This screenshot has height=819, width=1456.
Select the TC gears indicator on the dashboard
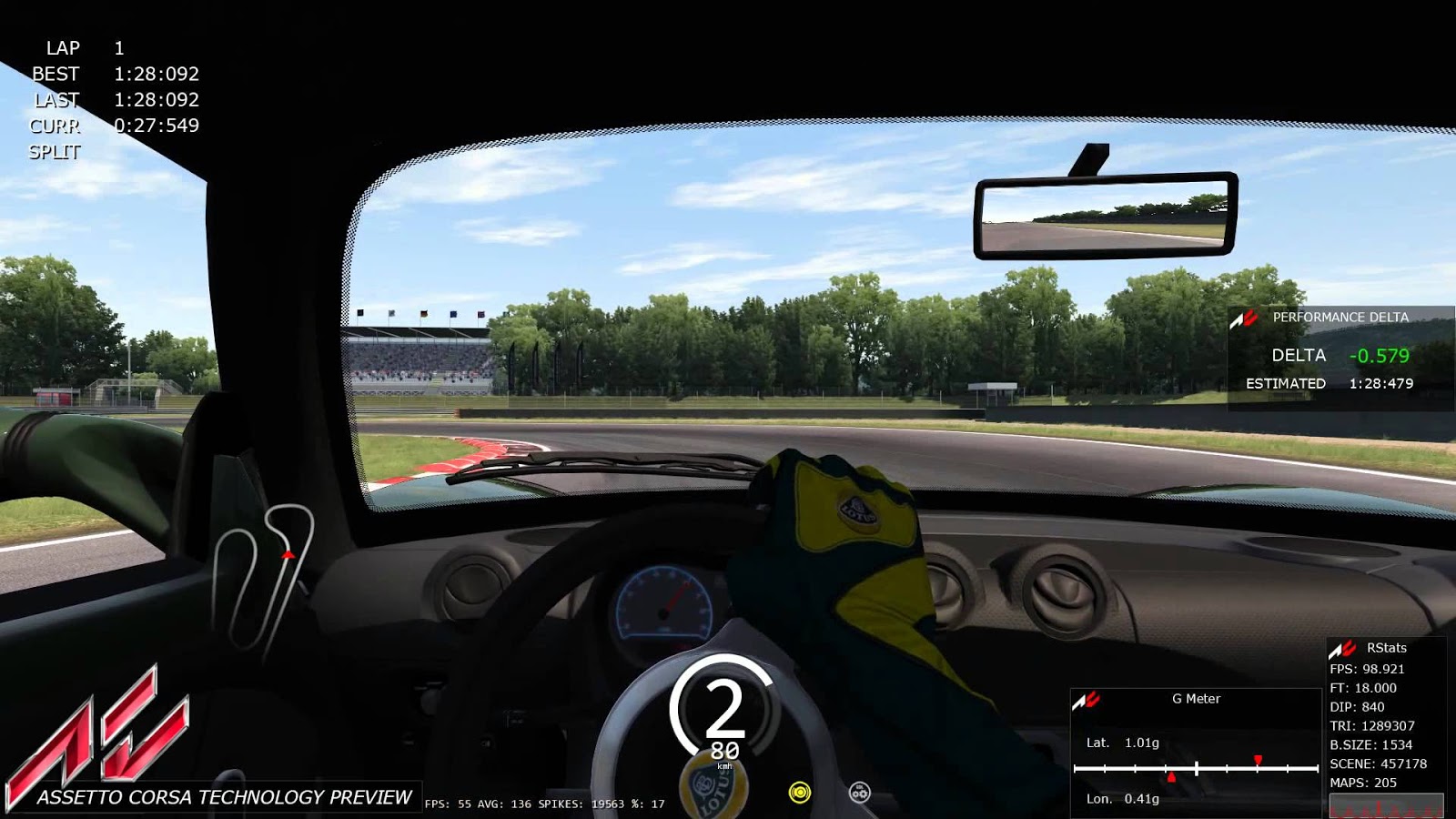click(x=857, y=794)
